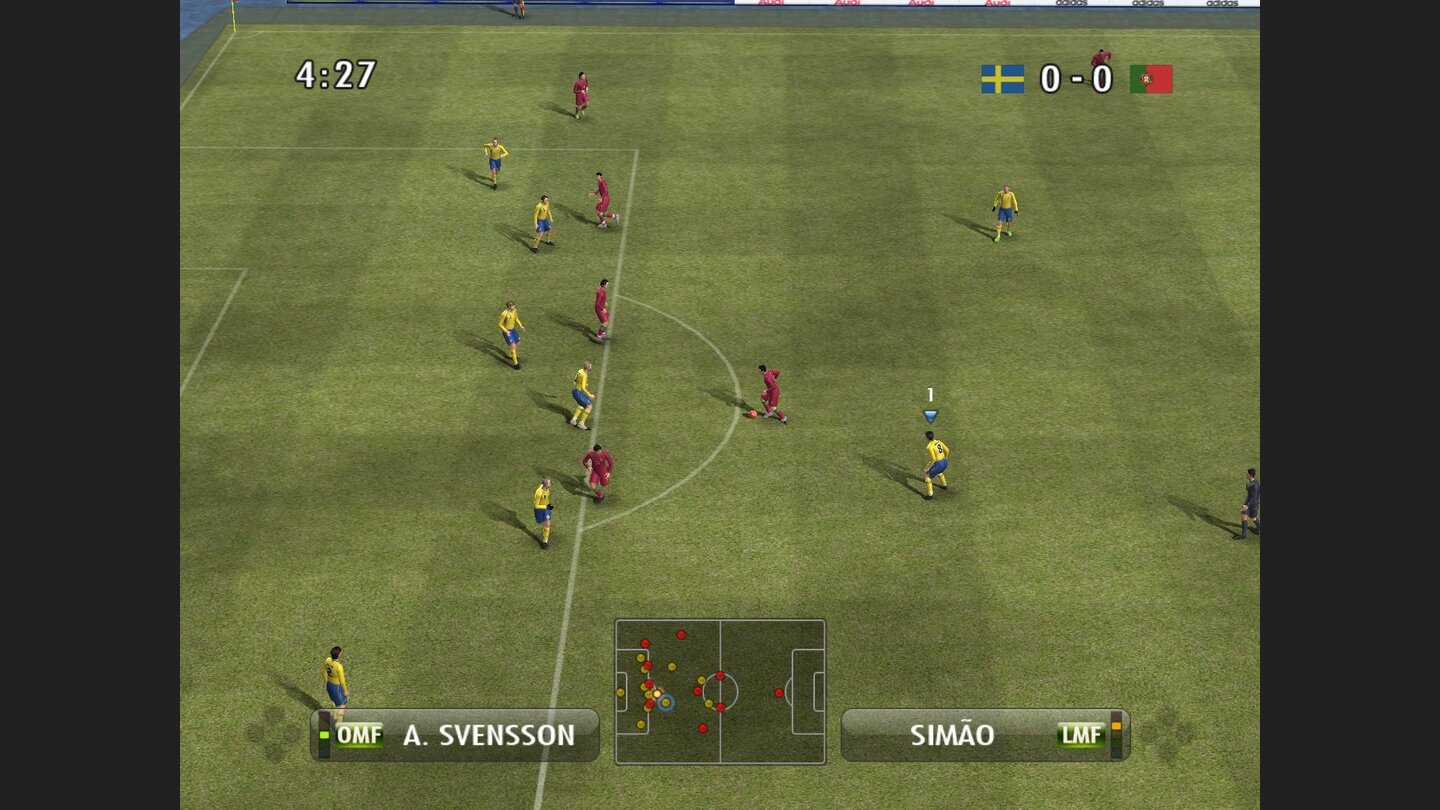
Task: Select the blue cursor arrow above the Swedish player
Action: pos(929,413)
